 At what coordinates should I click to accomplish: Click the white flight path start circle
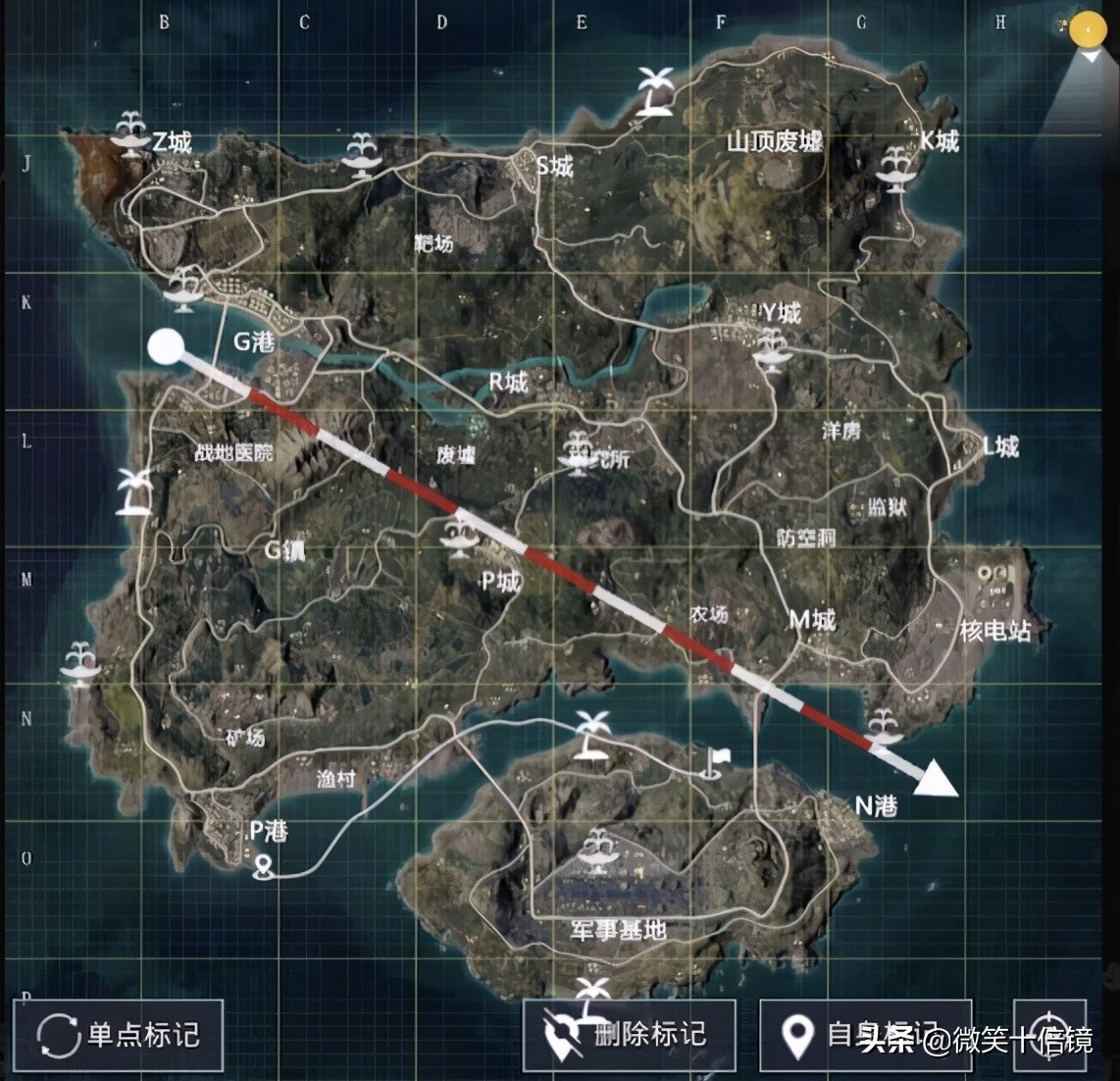[166, 346]
